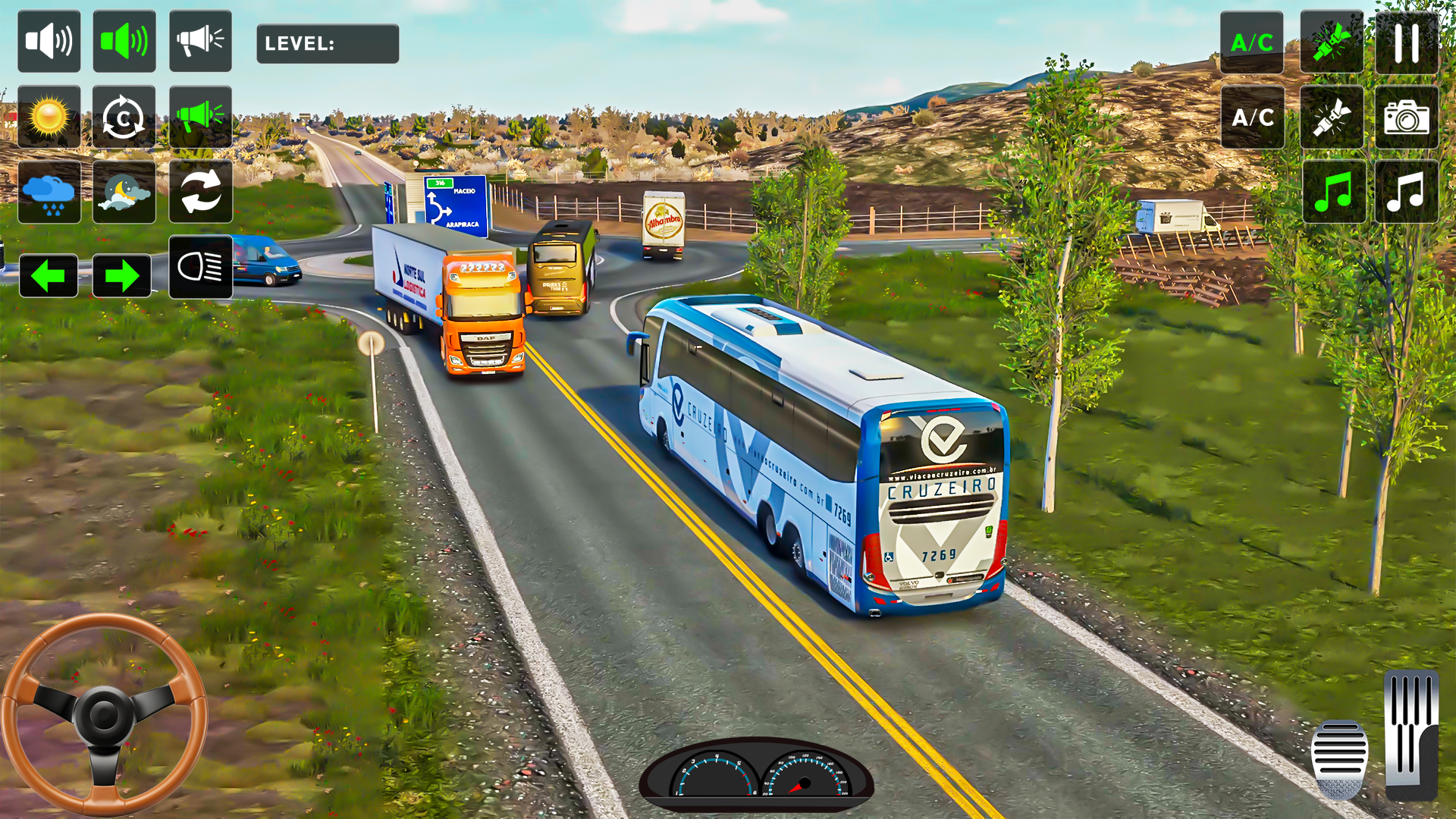Toggle the A/C on with green button
Image resolution: width=1456 pixels, height=819 pixels.
1252,43
